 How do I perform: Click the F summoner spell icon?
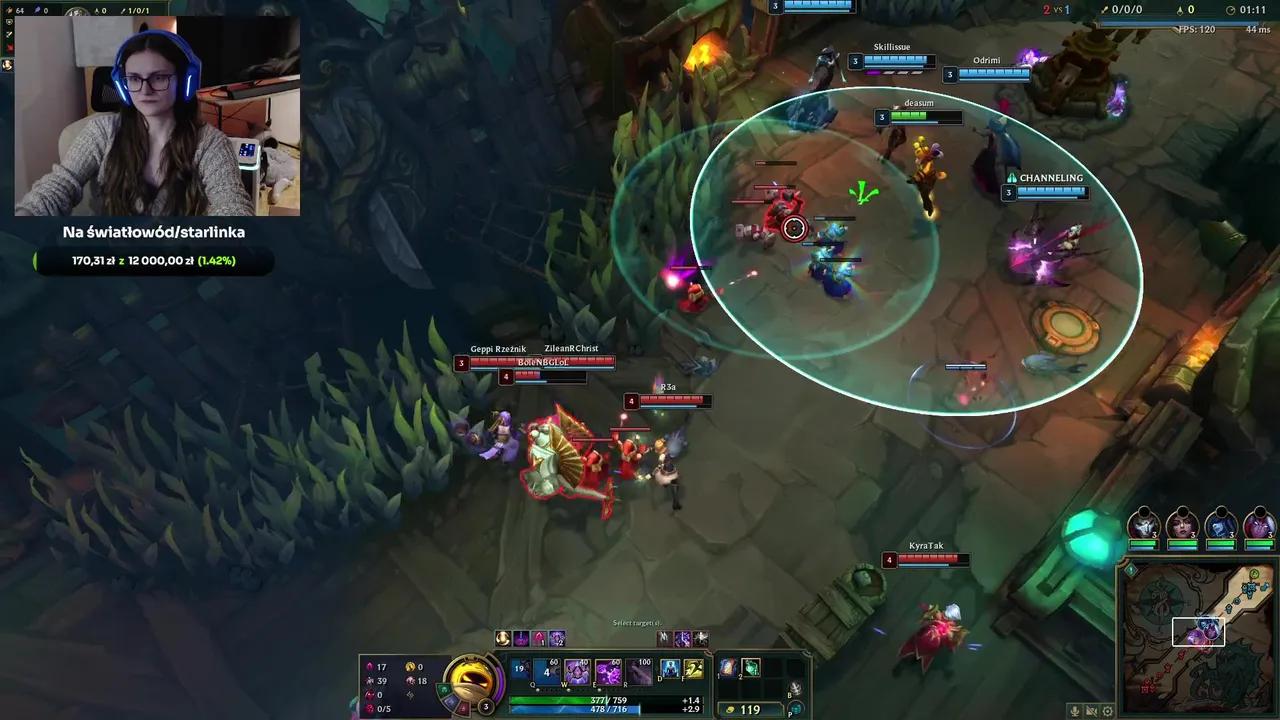point(693,668)
